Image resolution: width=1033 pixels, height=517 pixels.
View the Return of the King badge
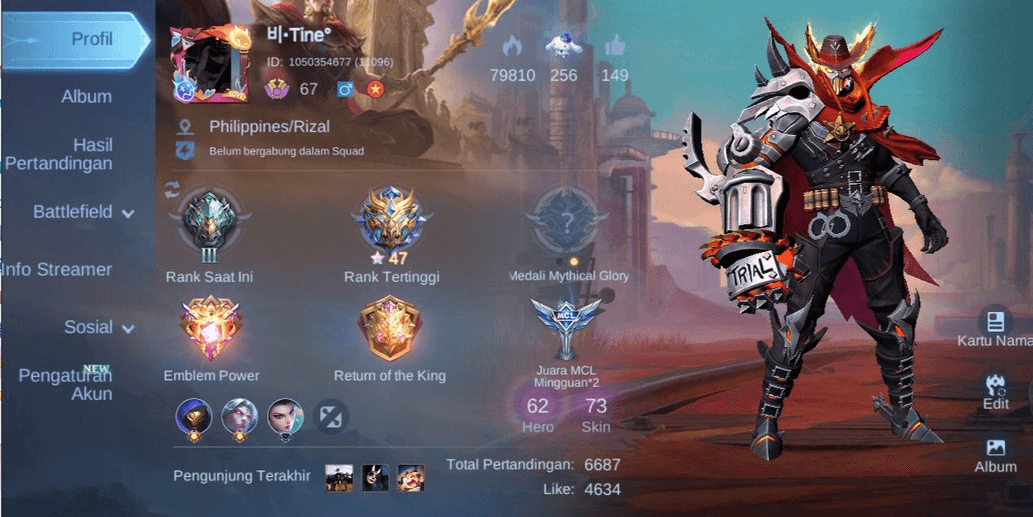pos(390,332)
